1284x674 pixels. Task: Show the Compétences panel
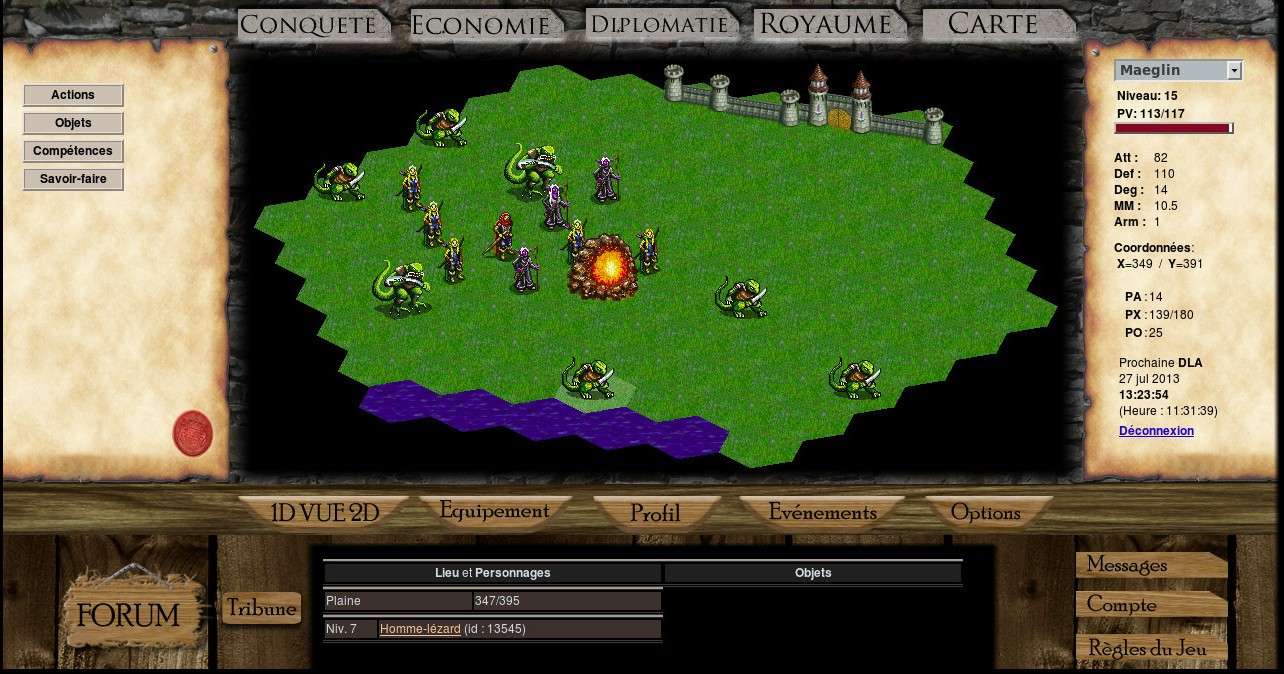click(73, 151)
